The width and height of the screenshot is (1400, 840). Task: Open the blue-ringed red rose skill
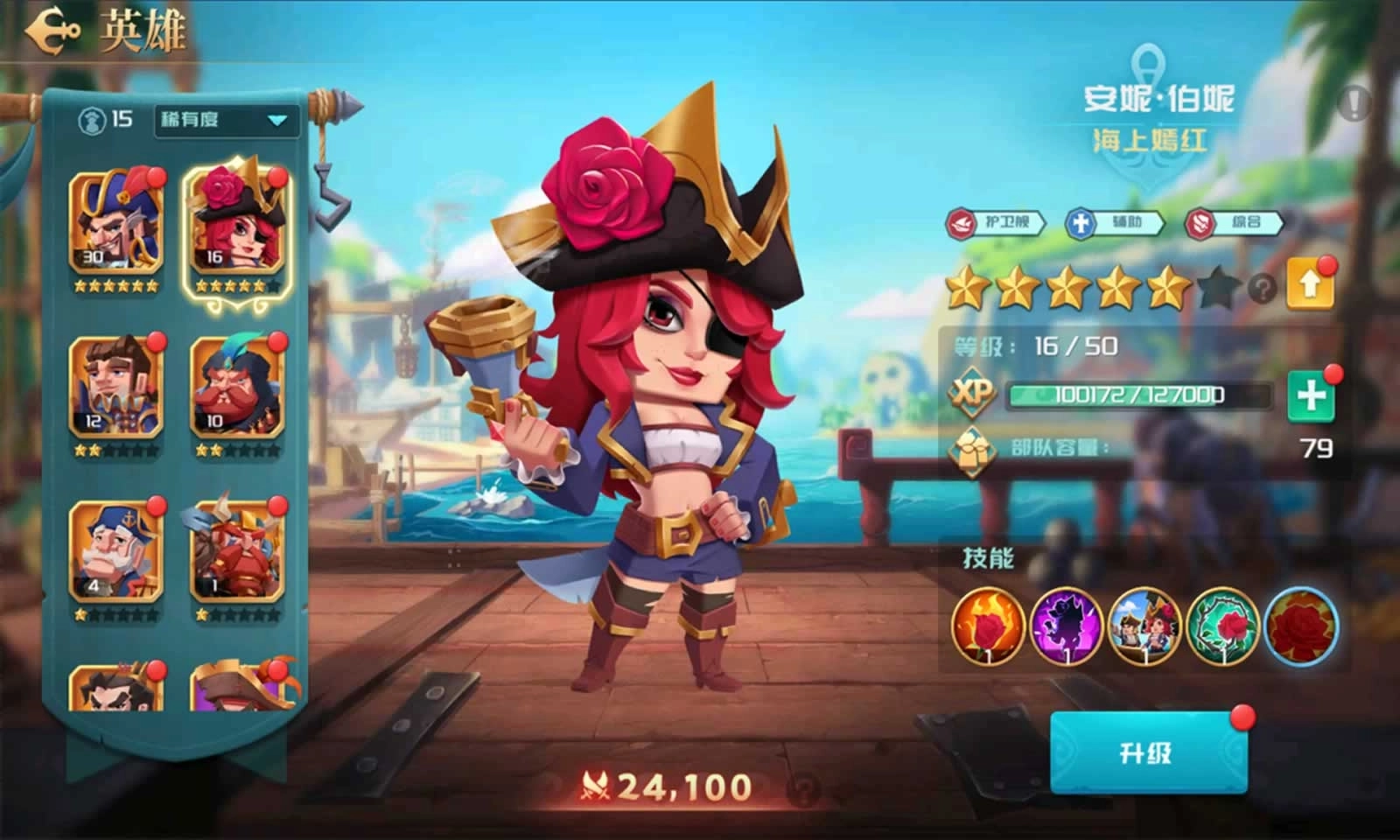coord(1301,626)
